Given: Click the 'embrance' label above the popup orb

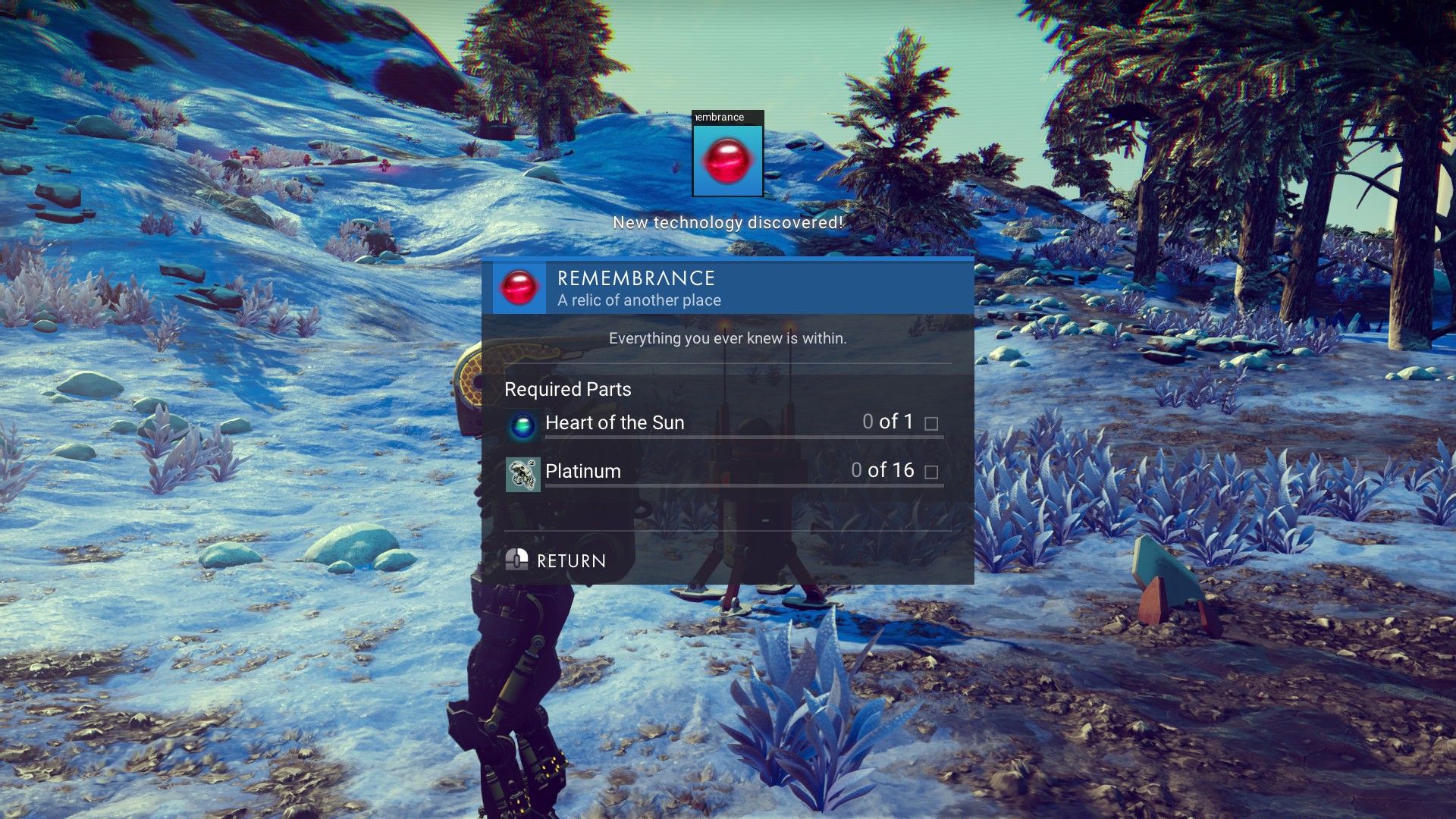Looking at the screenshot, I should [x=718, y=118].
